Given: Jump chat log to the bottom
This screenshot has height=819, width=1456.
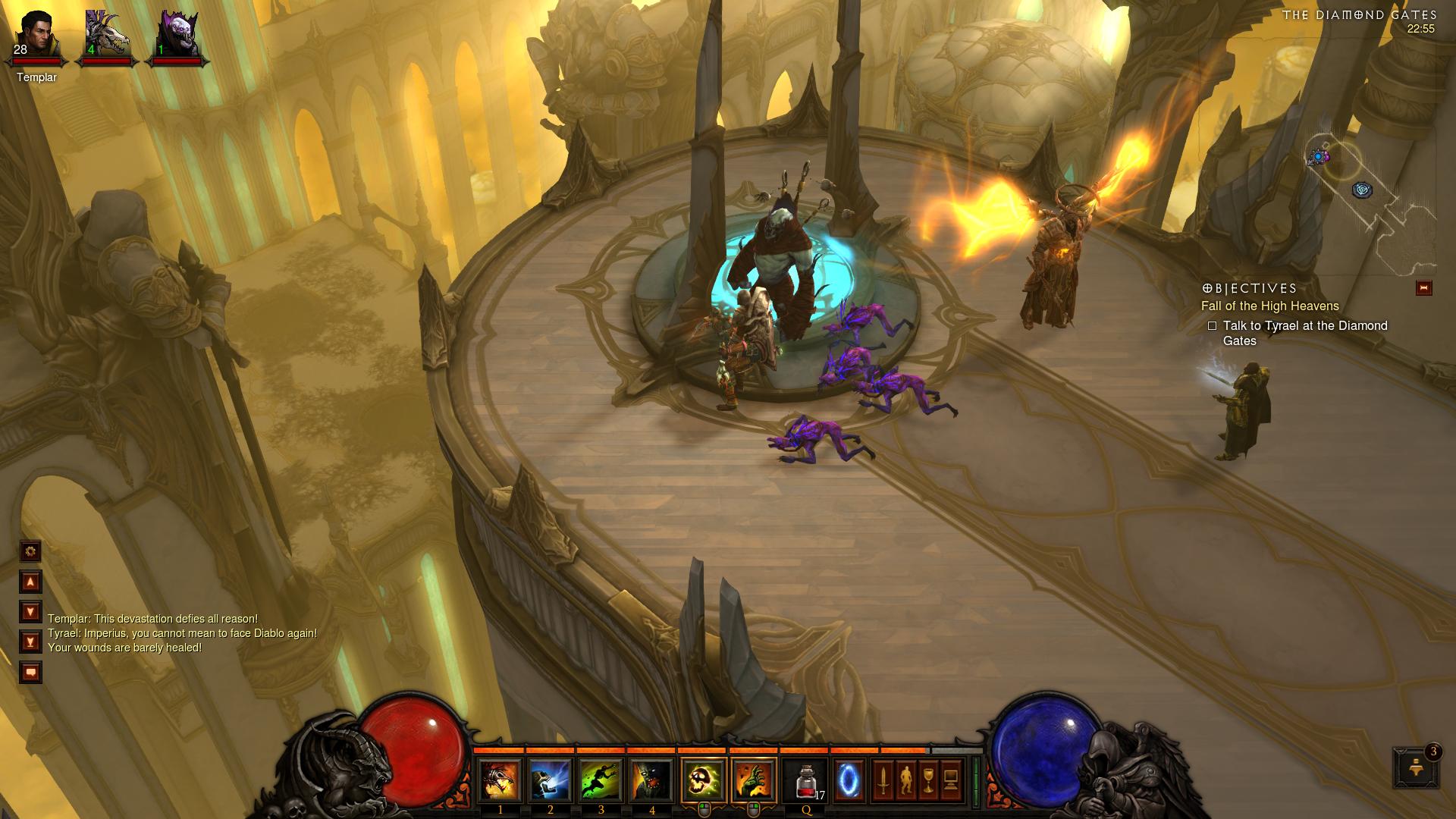Looking at the screenshot, I should [30, 642].
